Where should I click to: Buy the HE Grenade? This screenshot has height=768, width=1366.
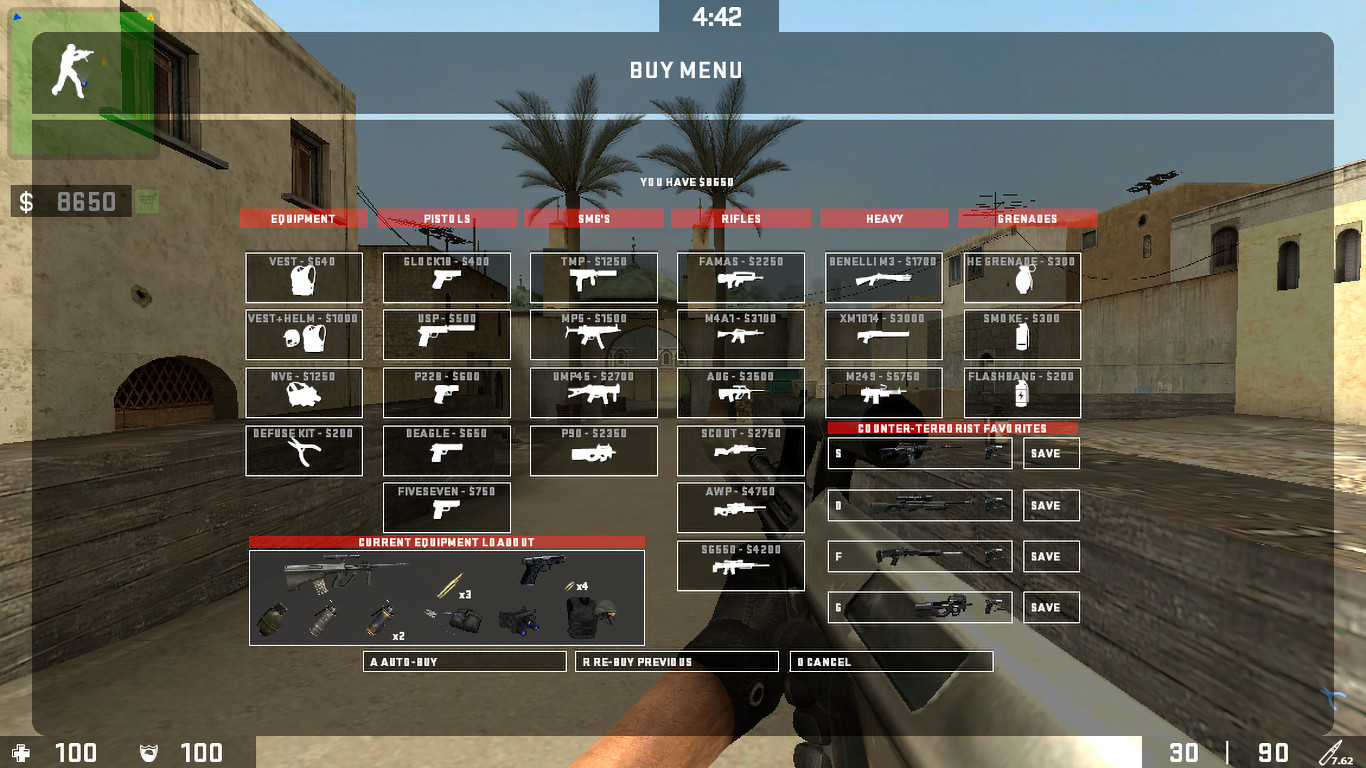click(1021, 277)
